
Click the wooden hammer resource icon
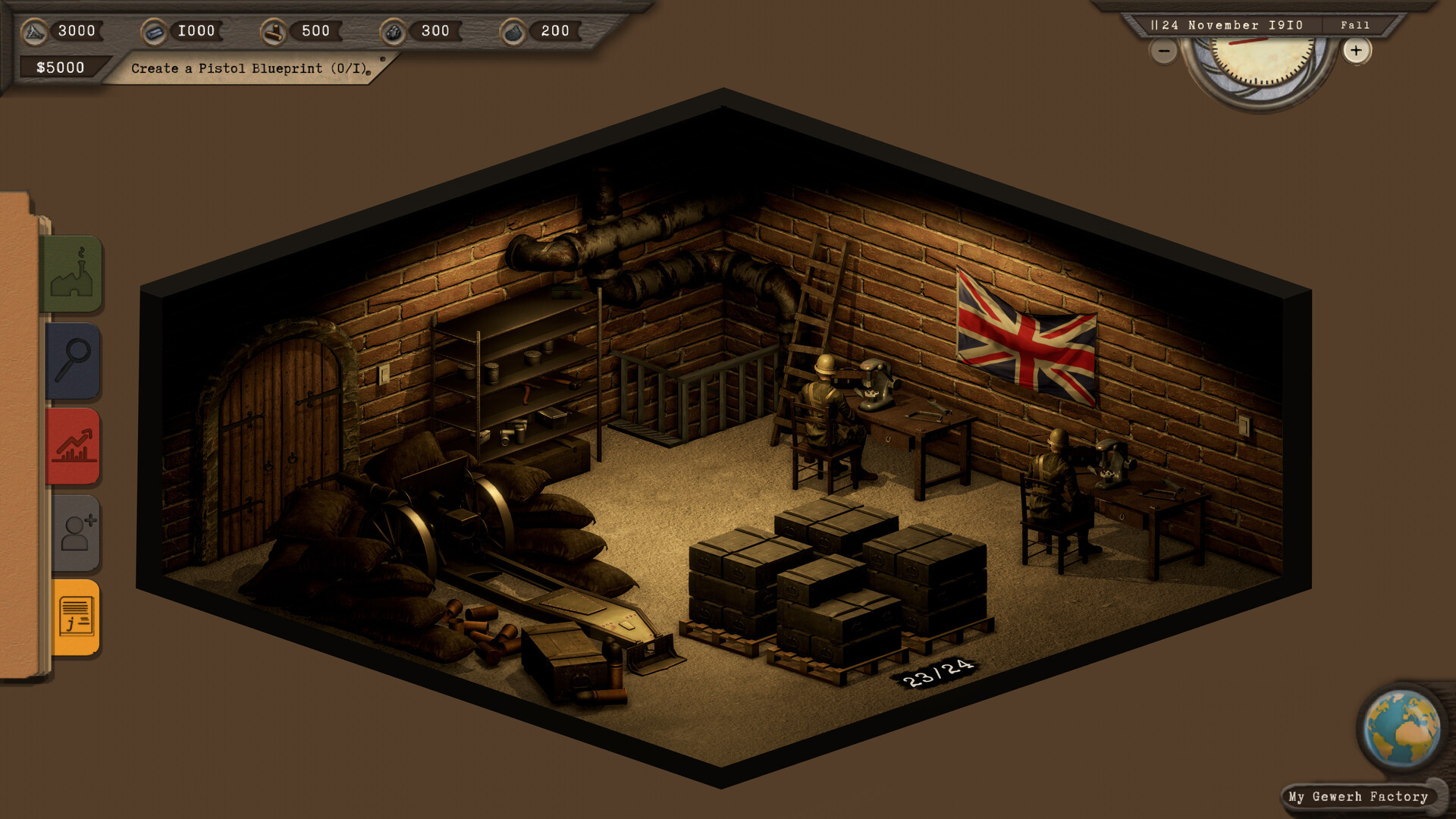click(275, 30)
